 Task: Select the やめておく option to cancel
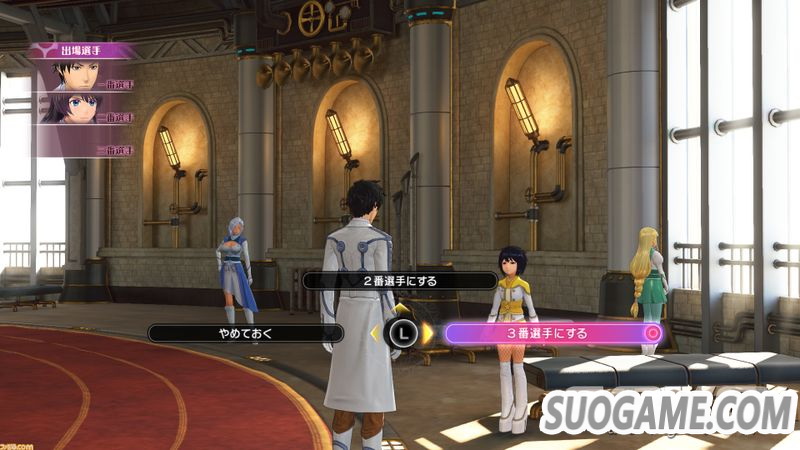pyautogui.click(x=245, y=333)
